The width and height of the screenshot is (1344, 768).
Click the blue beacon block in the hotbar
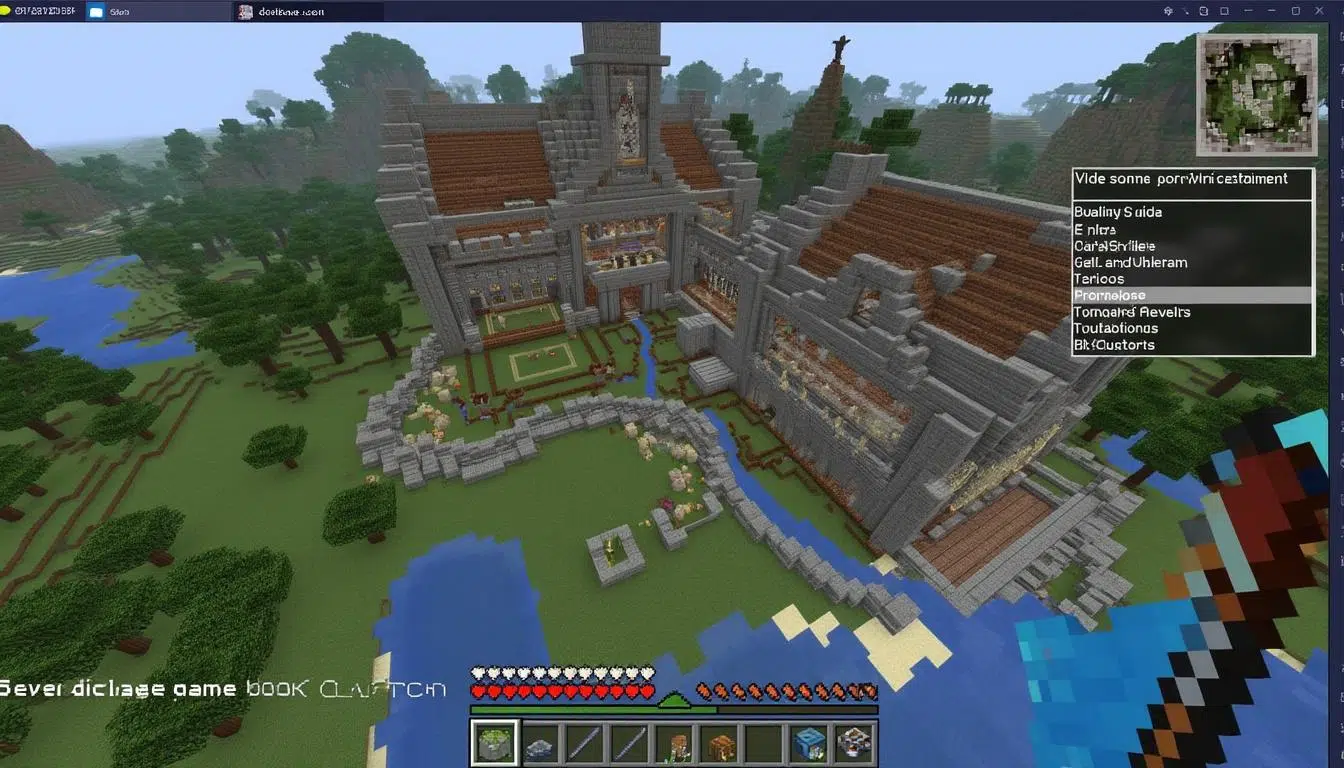[809, 742]
